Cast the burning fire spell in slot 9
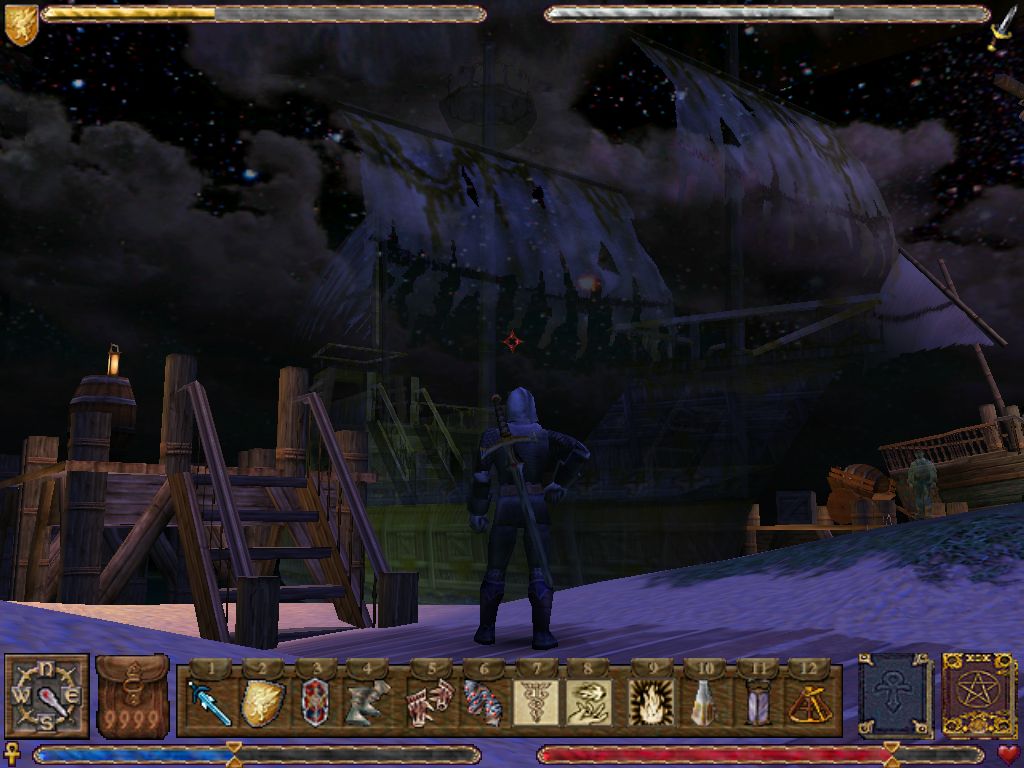 652,703
